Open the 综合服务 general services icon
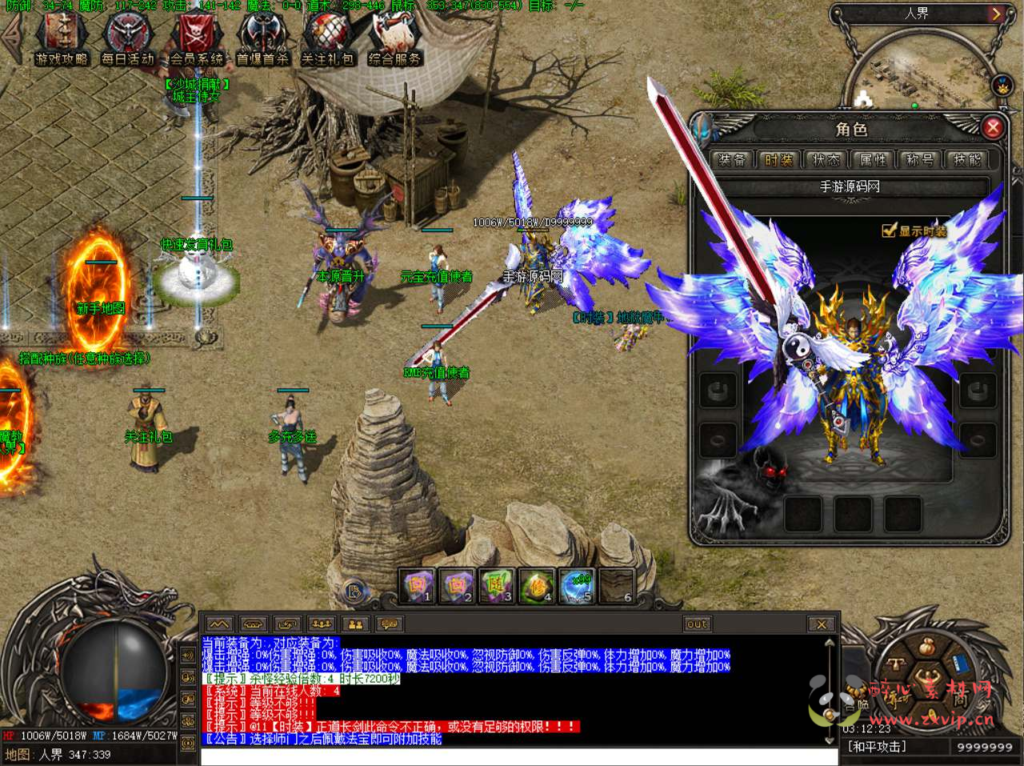 394,38
